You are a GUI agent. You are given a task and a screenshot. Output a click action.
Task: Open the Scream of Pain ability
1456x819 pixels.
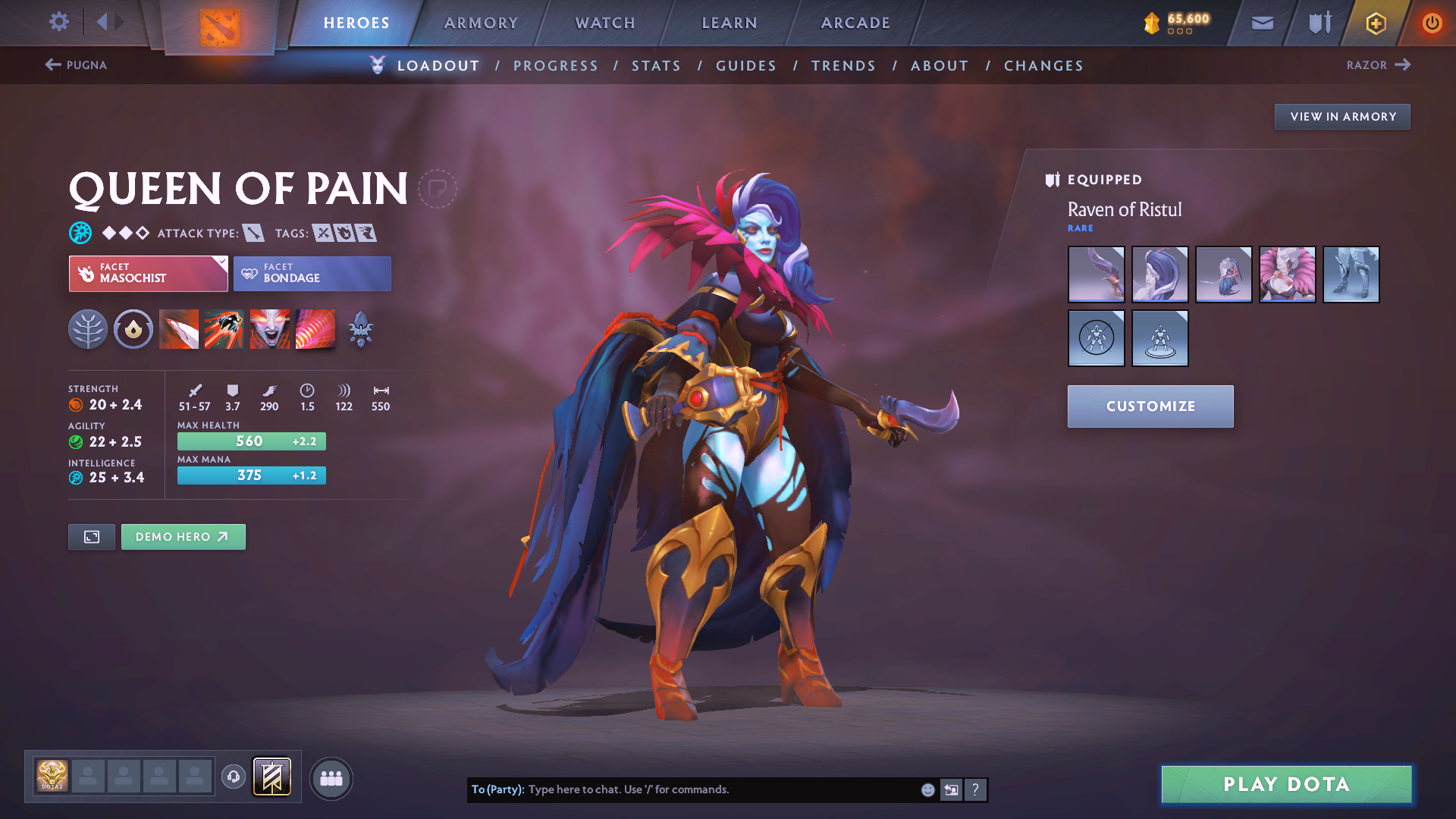[x=270, y=329]
